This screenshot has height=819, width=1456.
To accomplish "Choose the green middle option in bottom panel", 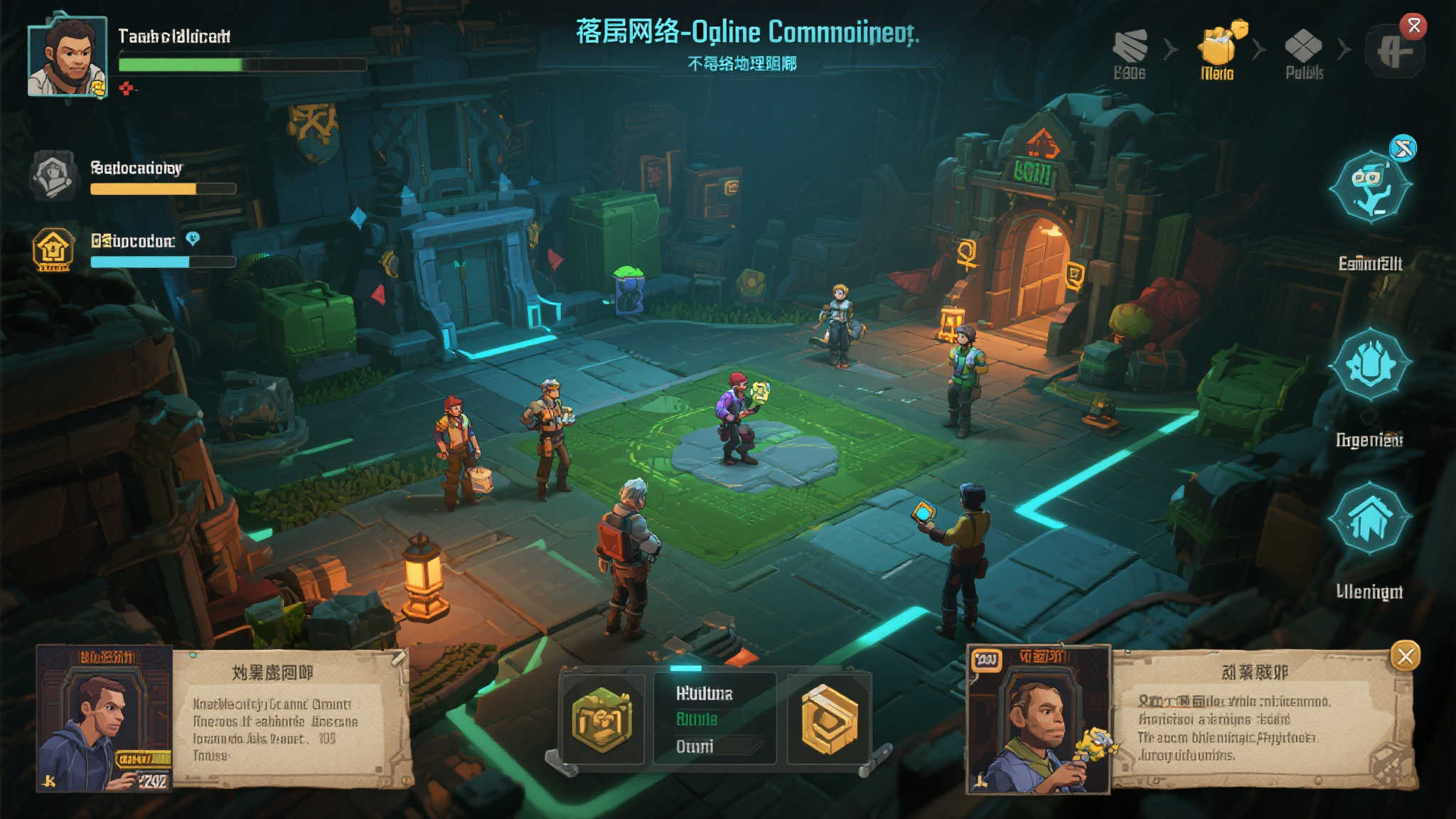I will 697,719.
